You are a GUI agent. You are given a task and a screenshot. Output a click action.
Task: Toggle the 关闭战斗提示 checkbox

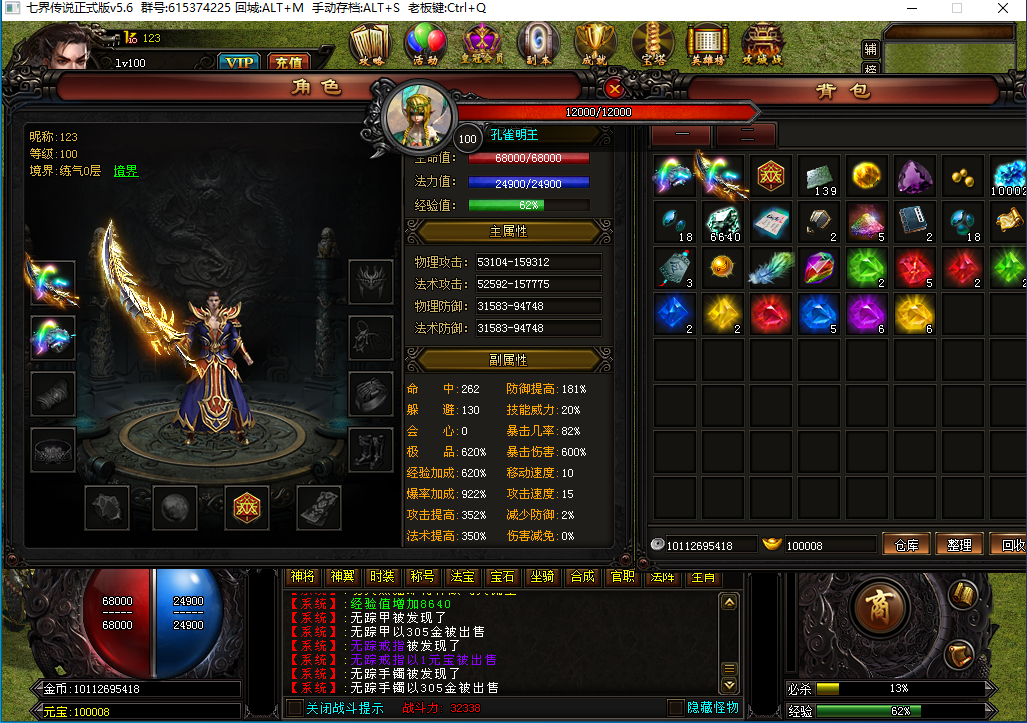point(294,708)
